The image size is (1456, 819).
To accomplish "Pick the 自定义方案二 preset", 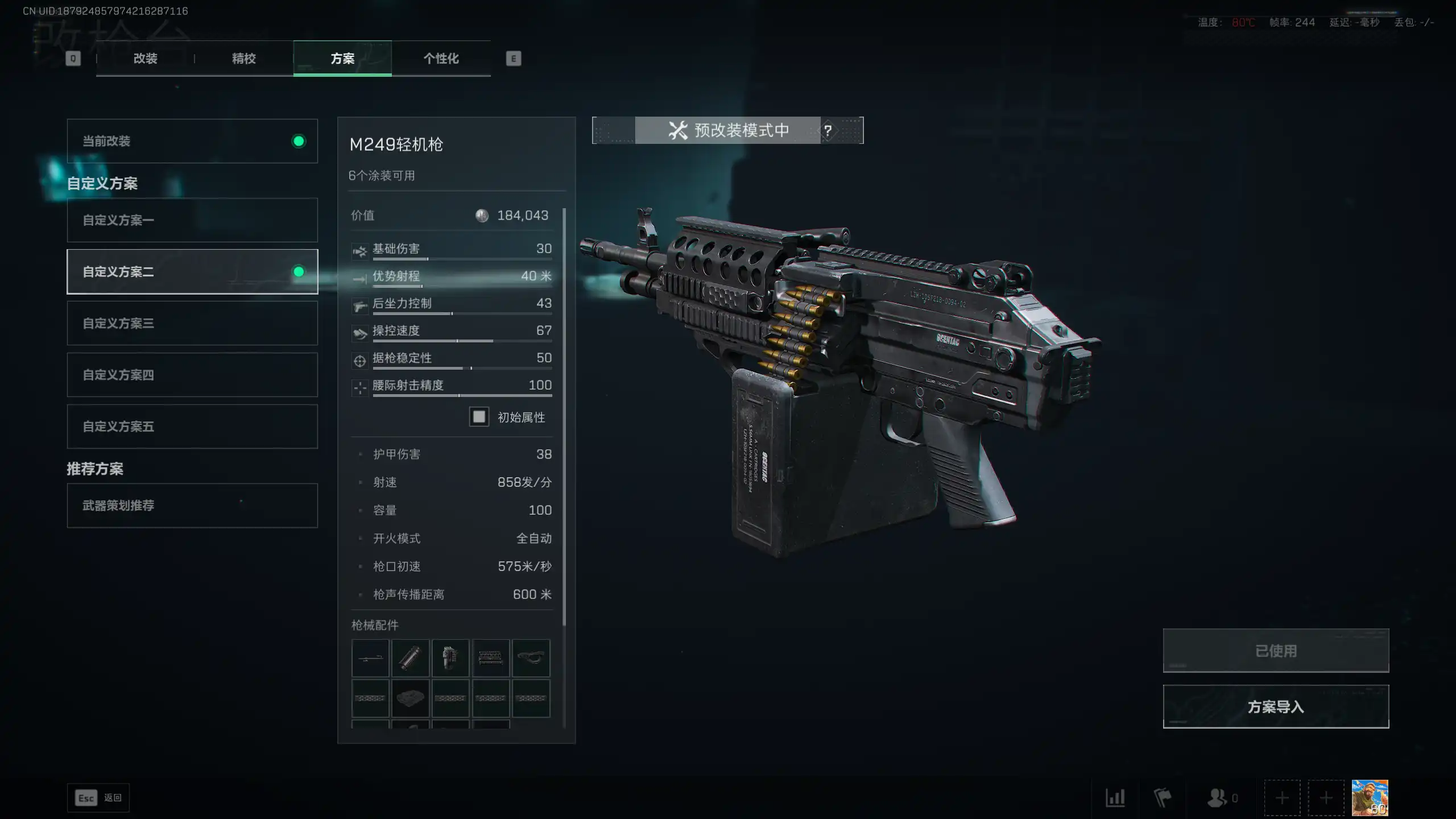I will click(192, 272).
